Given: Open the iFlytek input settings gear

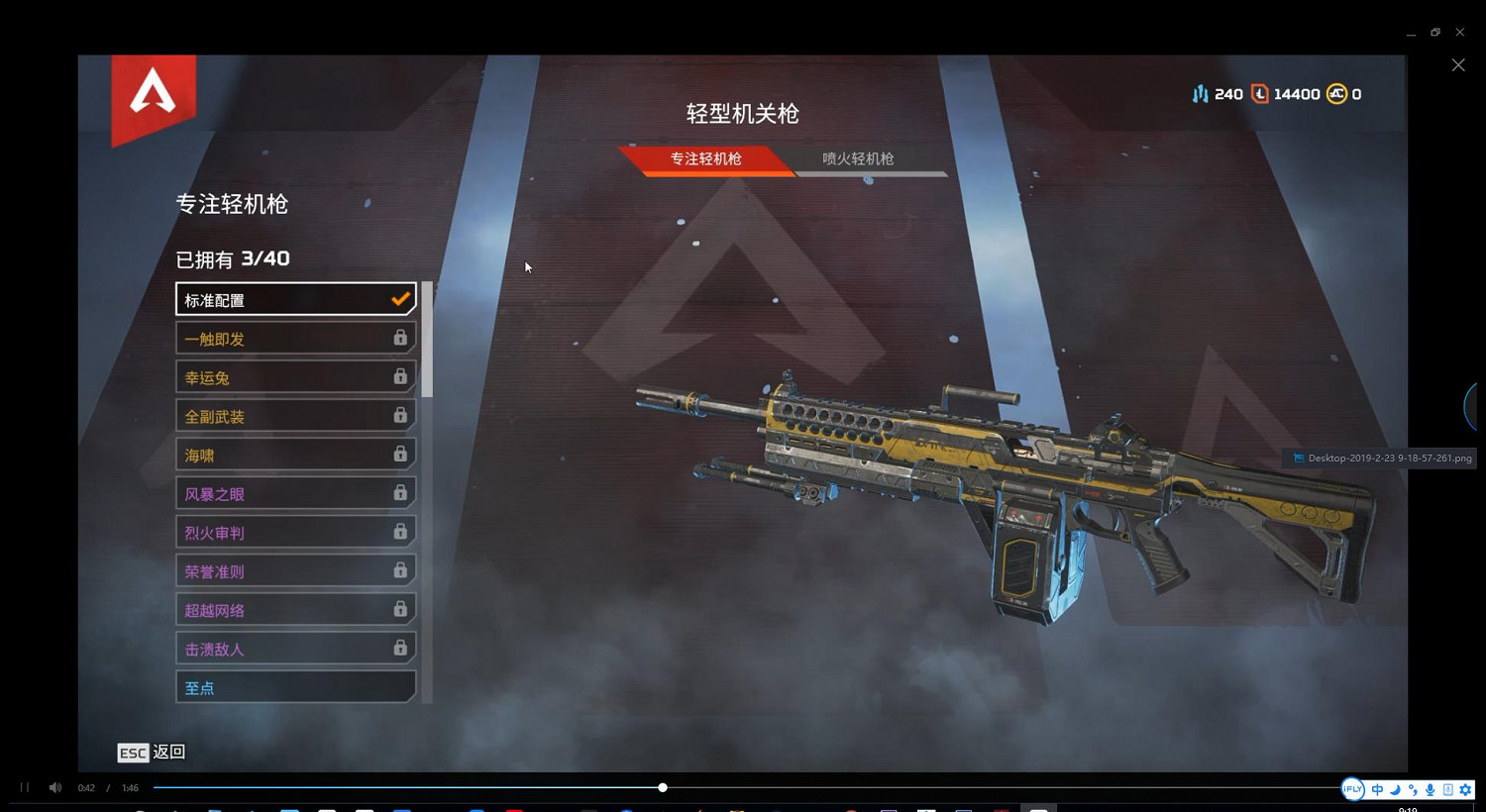Looking at the screenshot, I should (x=1465, y=789).
